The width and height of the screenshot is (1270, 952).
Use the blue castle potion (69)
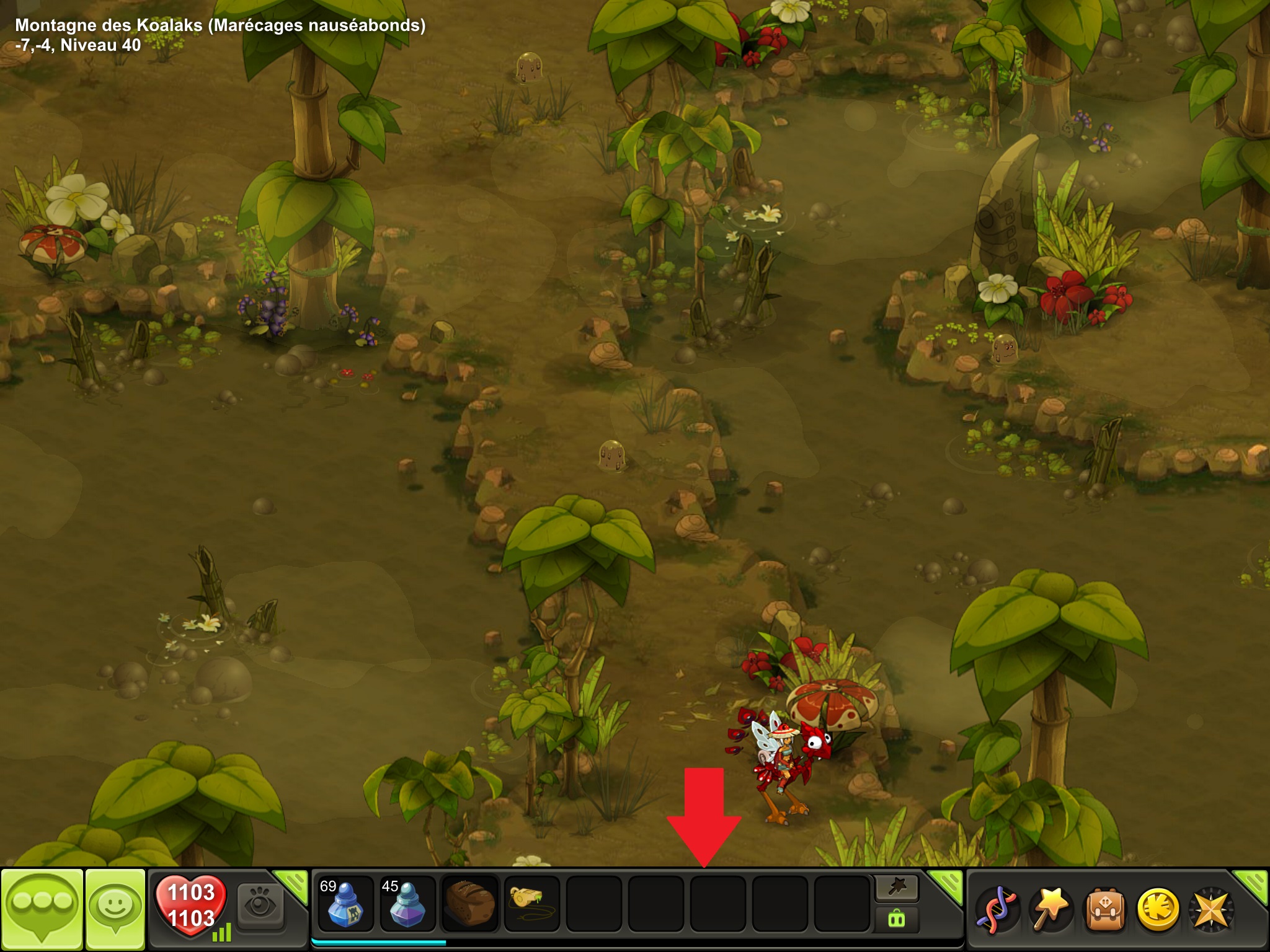[345, 904]
